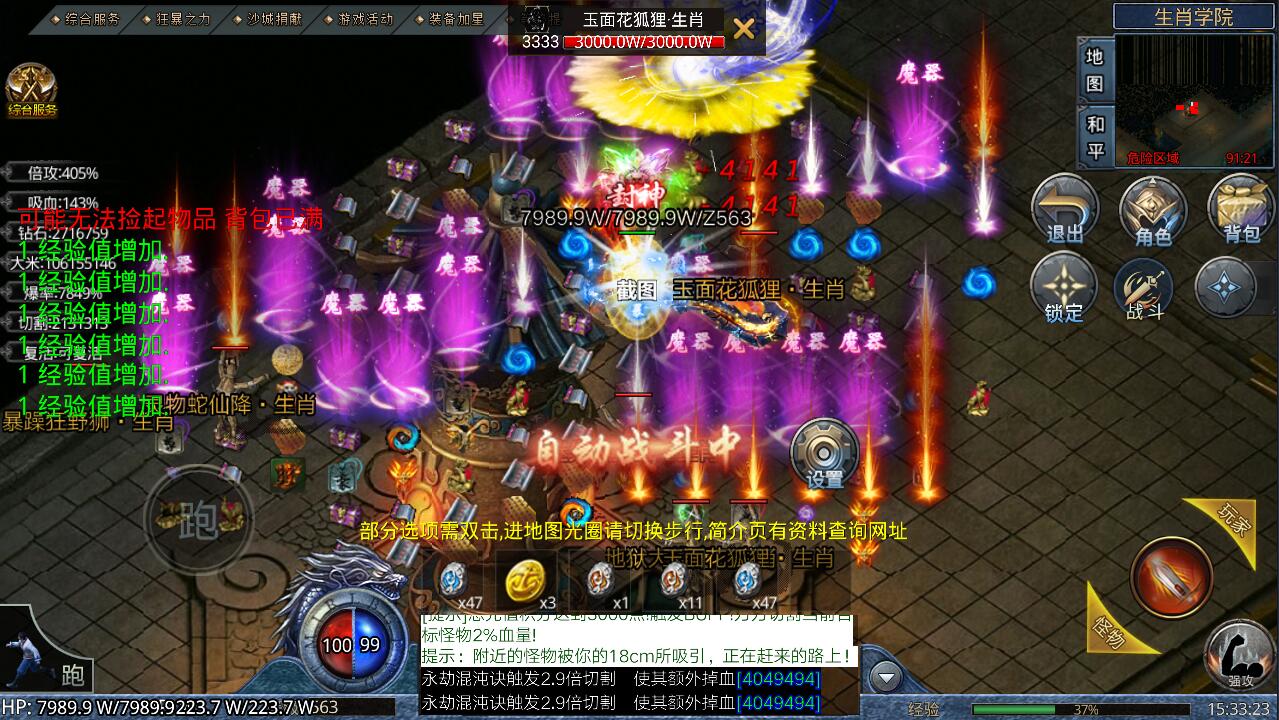1279x720 pixels.
Task: Click the round 综合服务 crossed-swords icon
Action: [32, 89]
